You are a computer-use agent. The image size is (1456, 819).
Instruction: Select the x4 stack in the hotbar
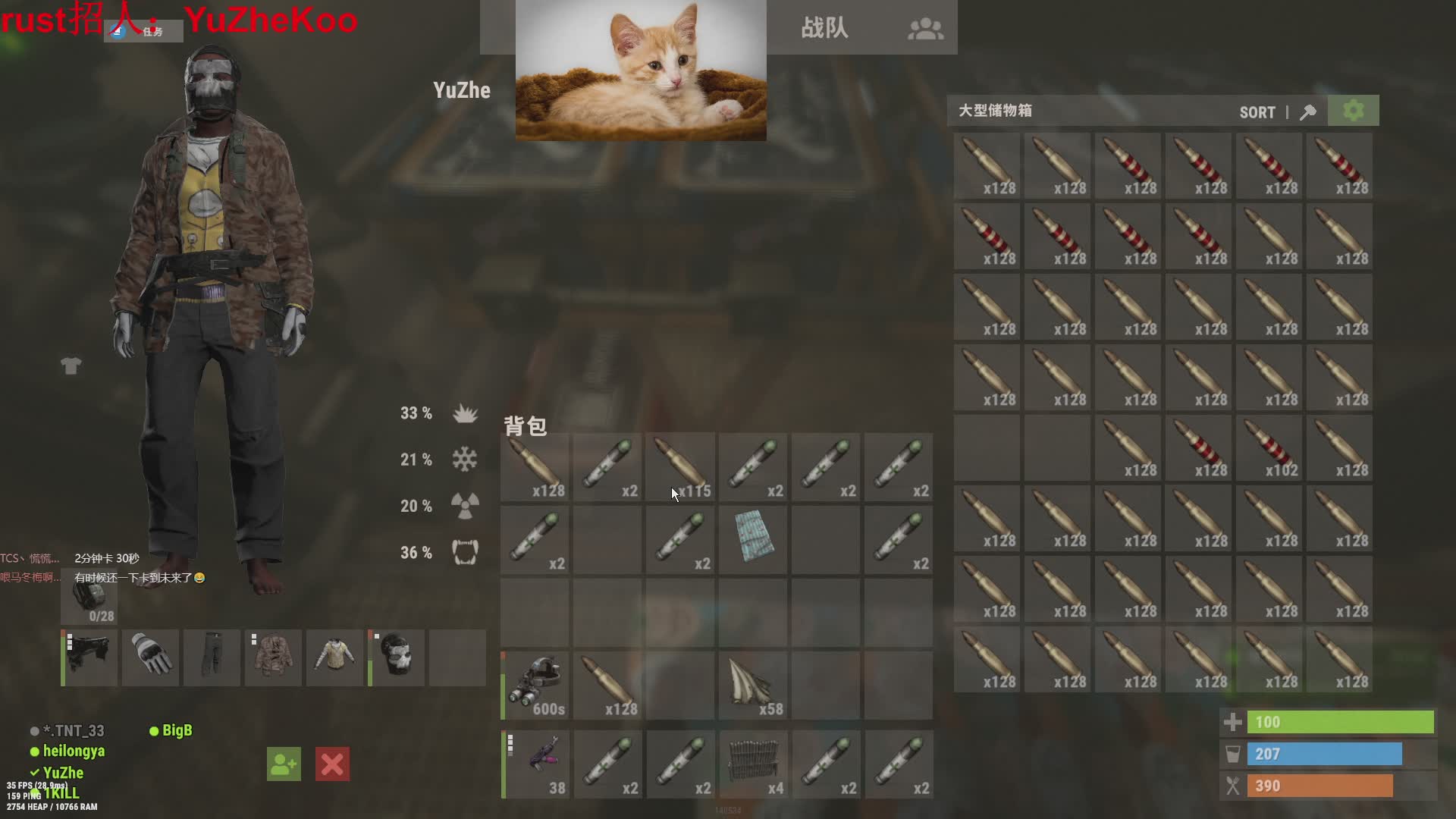pos(753,764)
